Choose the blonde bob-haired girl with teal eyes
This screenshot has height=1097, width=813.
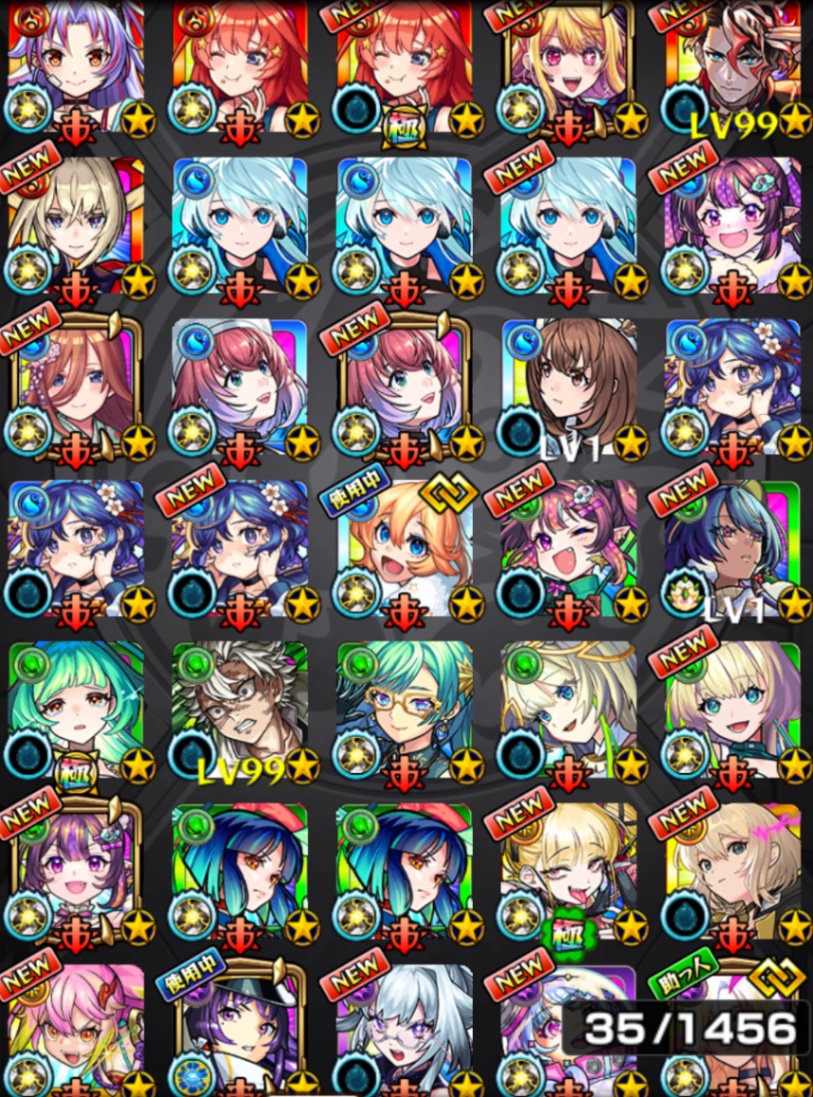tap(732, 712)
